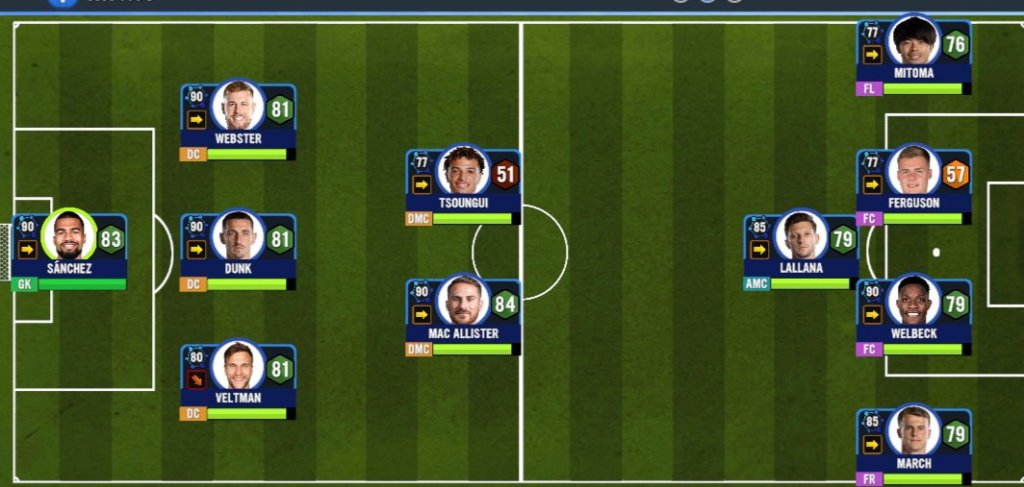Select March on the right flank
This screenshot has width=1024, height=487.
pyautogui.click(x=912, y=444)
